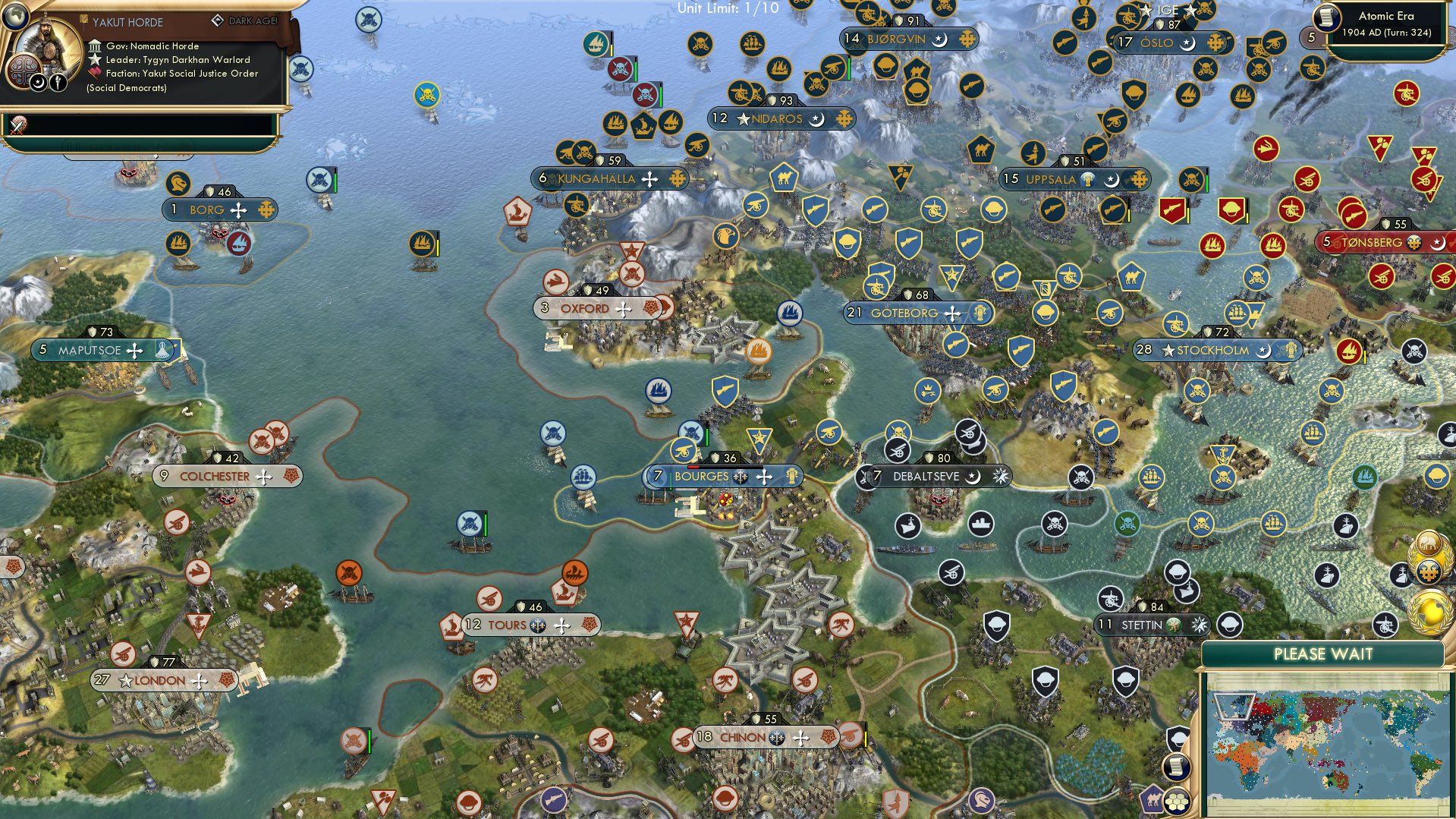Select the hexagon grid icon at bottom right
Screen dimensions: 1456x819
[1177, 802]
